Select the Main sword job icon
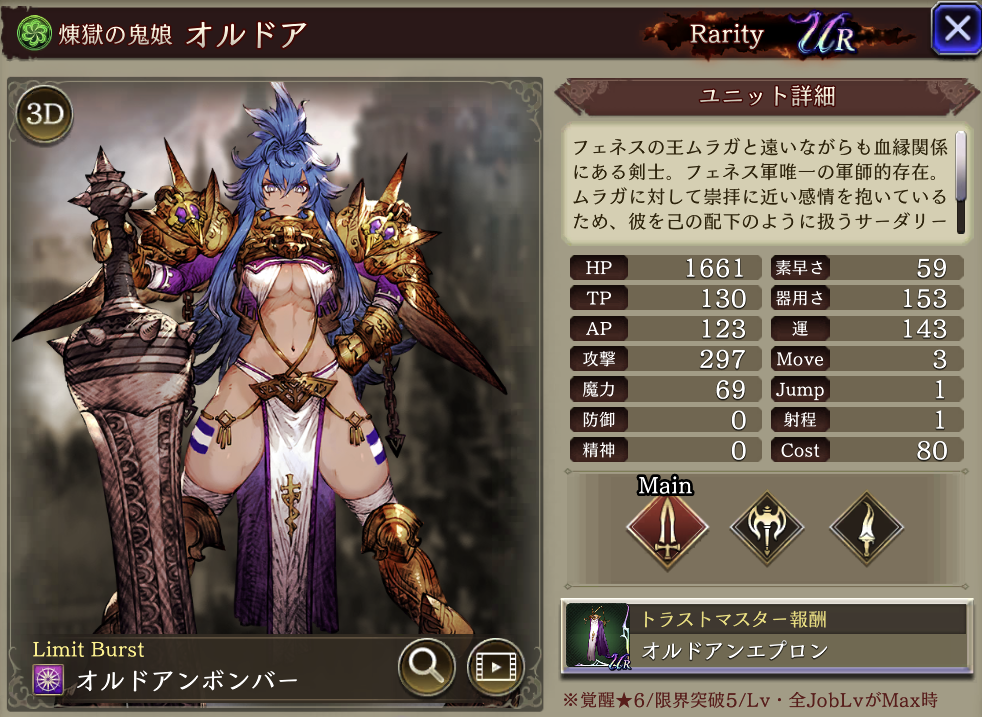 (x=667, y=527)
